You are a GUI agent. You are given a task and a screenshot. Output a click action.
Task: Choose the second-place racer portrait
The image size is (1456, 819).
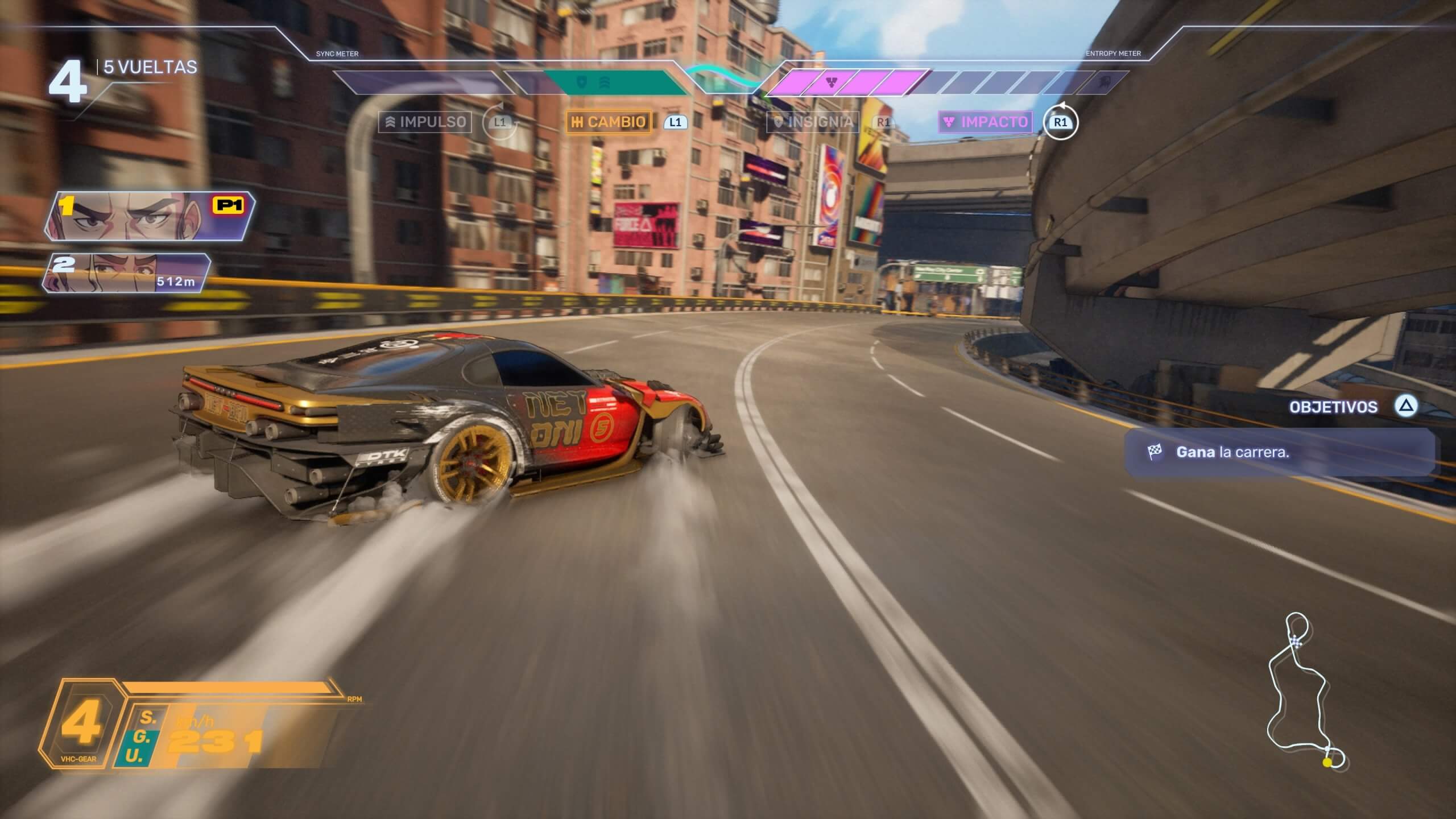click(x=127, y=273)
